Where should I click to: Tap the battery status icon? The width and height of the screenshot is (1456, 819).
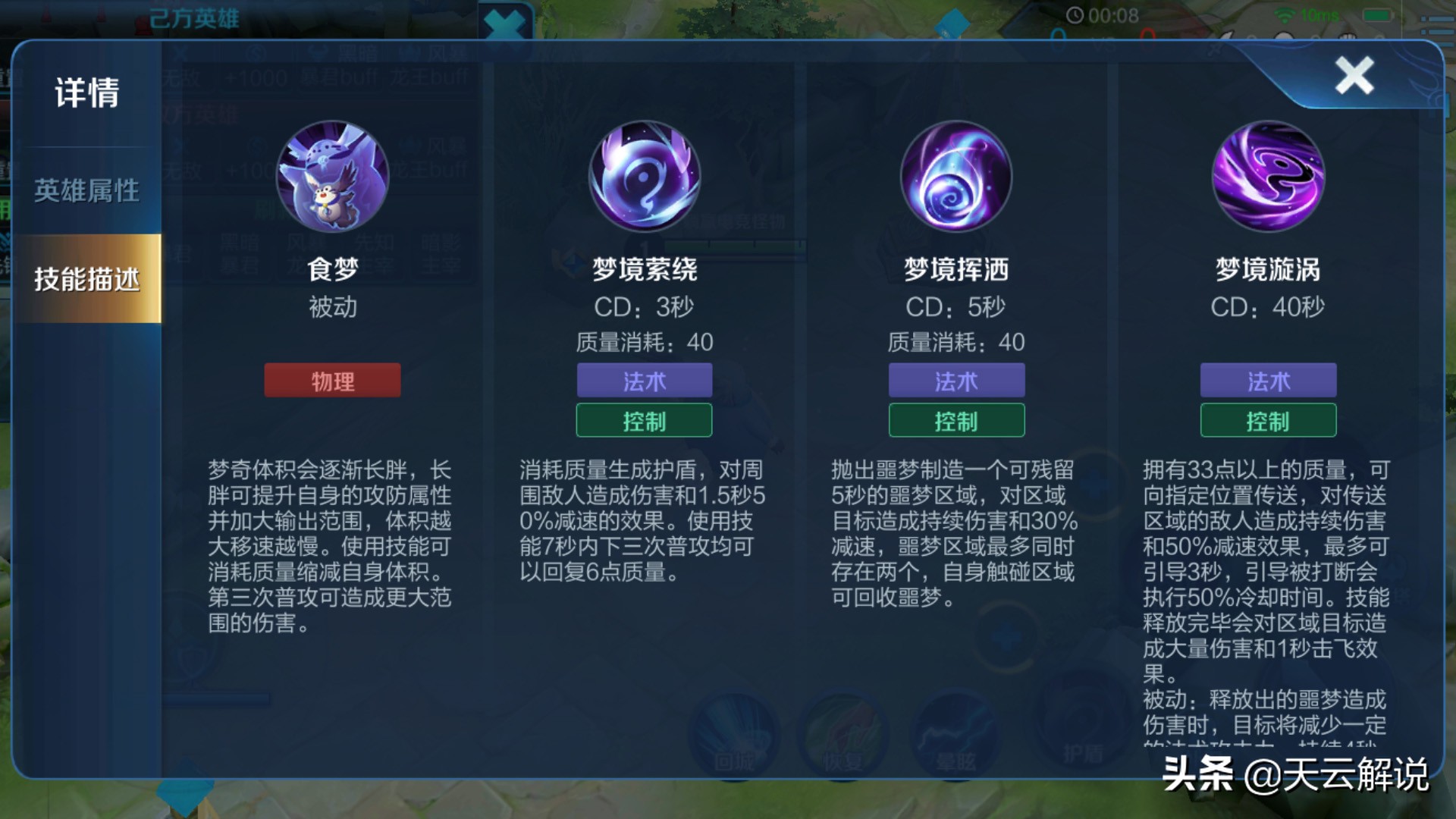coord(1376,15)
